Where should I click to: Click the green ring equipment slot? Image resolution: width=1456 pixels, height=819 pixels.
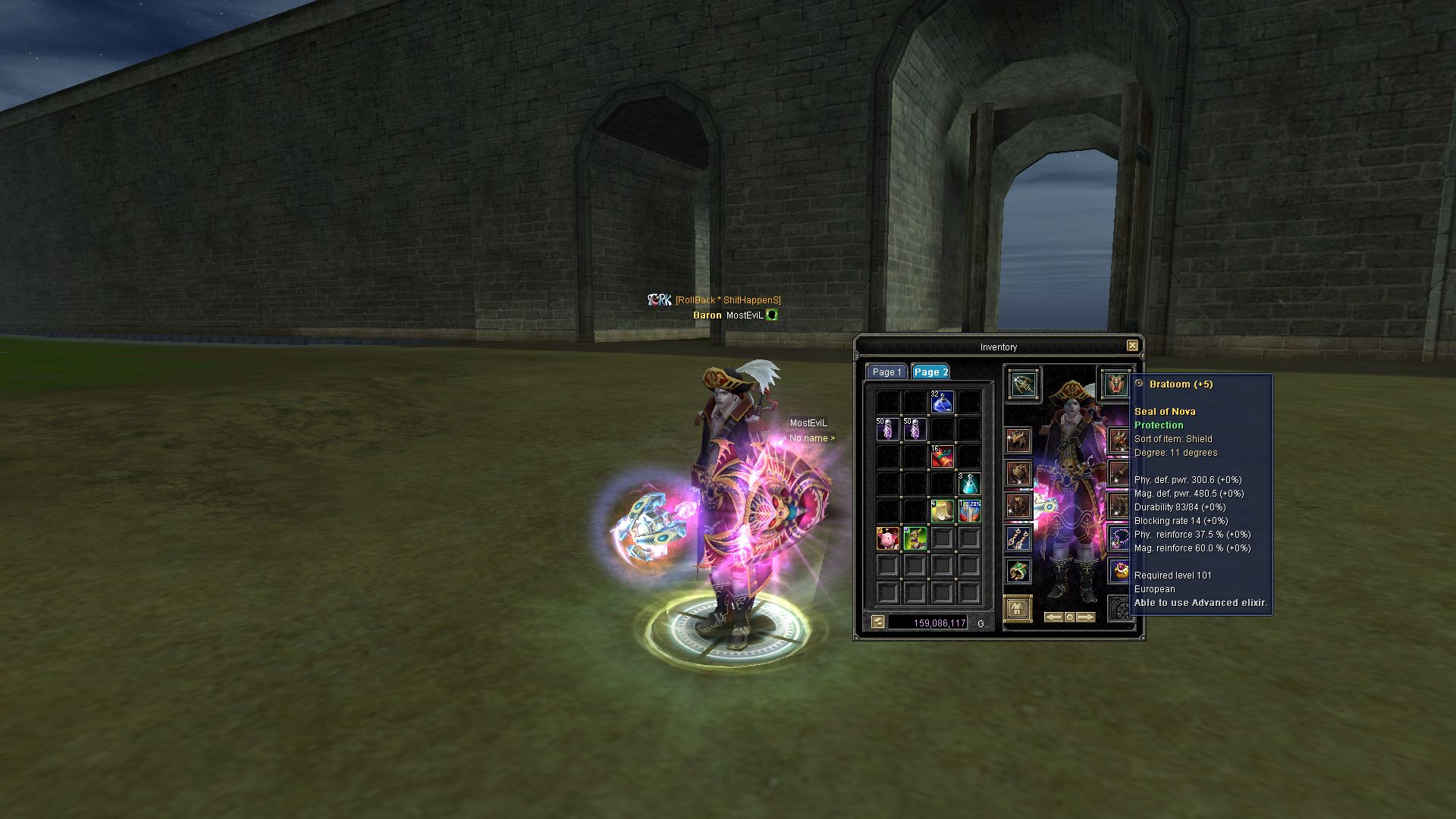point(1018,570)
